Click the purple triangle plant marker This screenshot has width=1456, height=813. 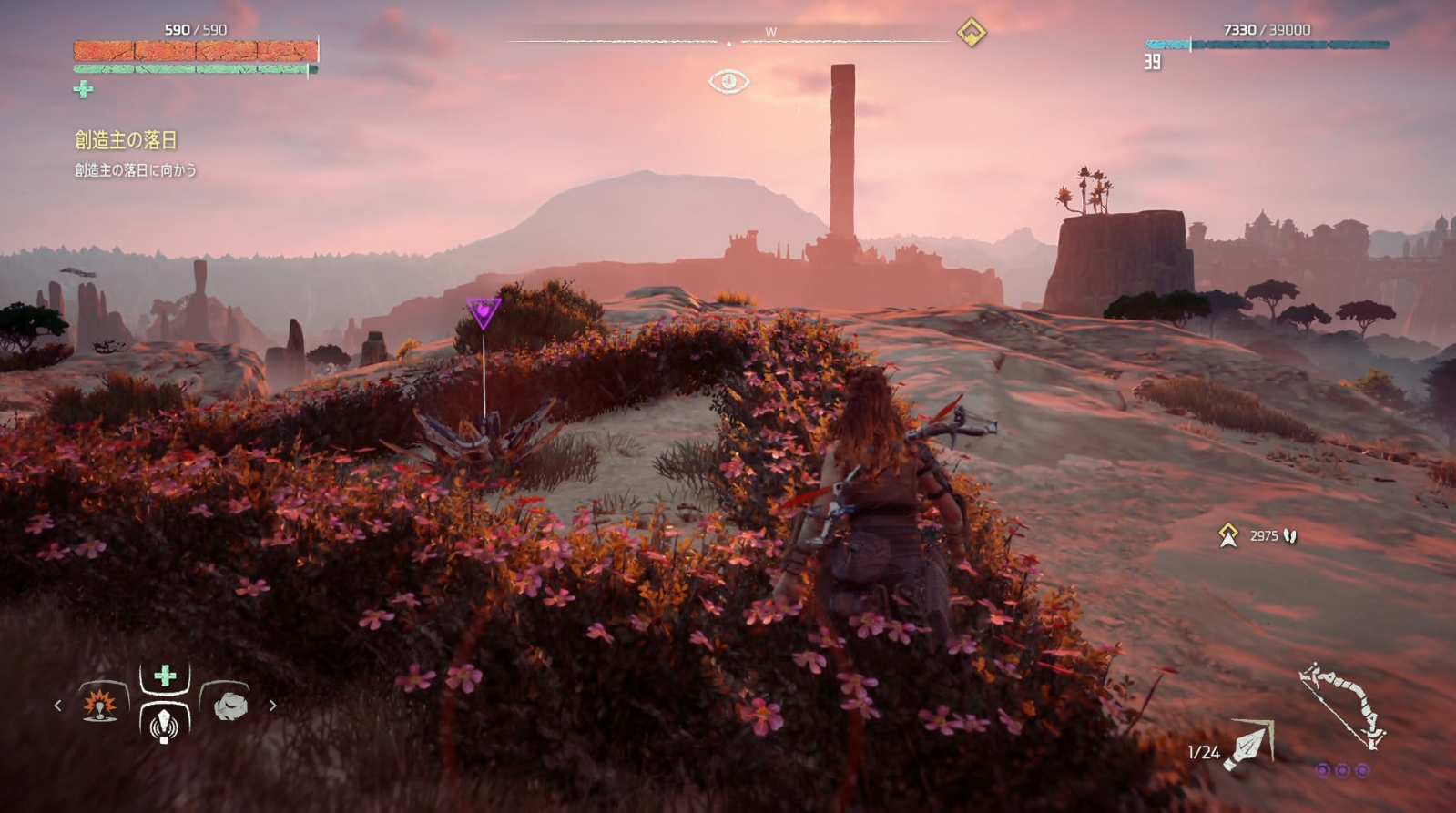[483, 312]
